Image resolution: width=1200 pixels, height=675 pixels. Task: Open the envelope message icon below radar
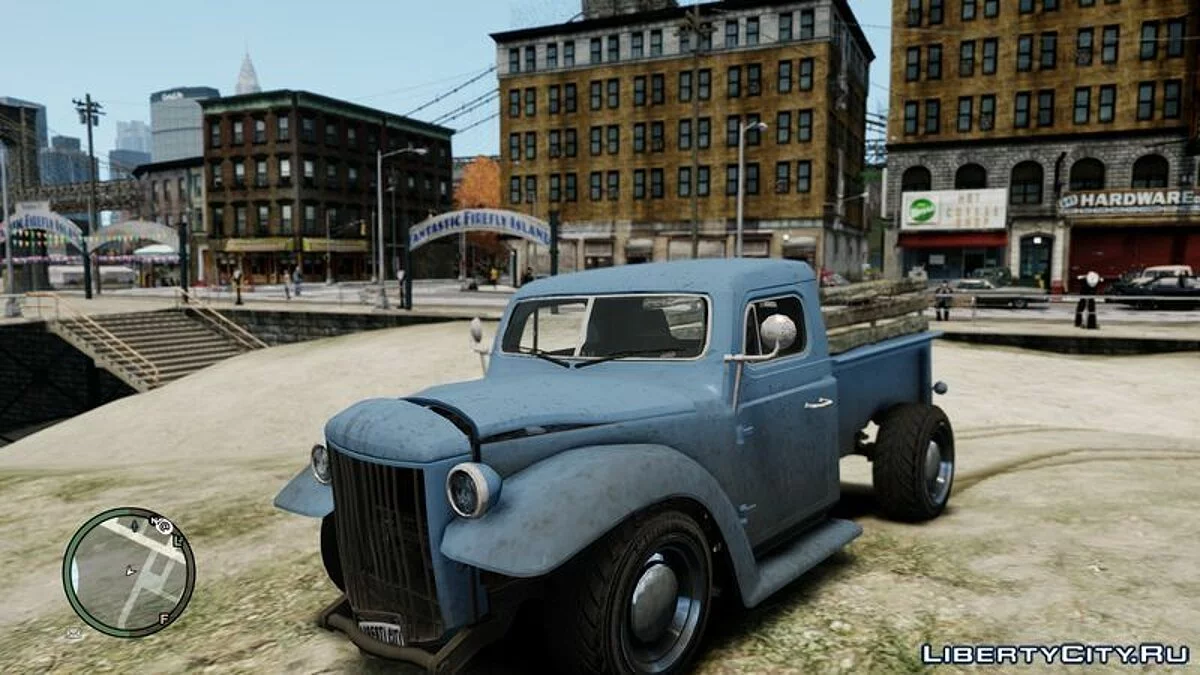73,633
